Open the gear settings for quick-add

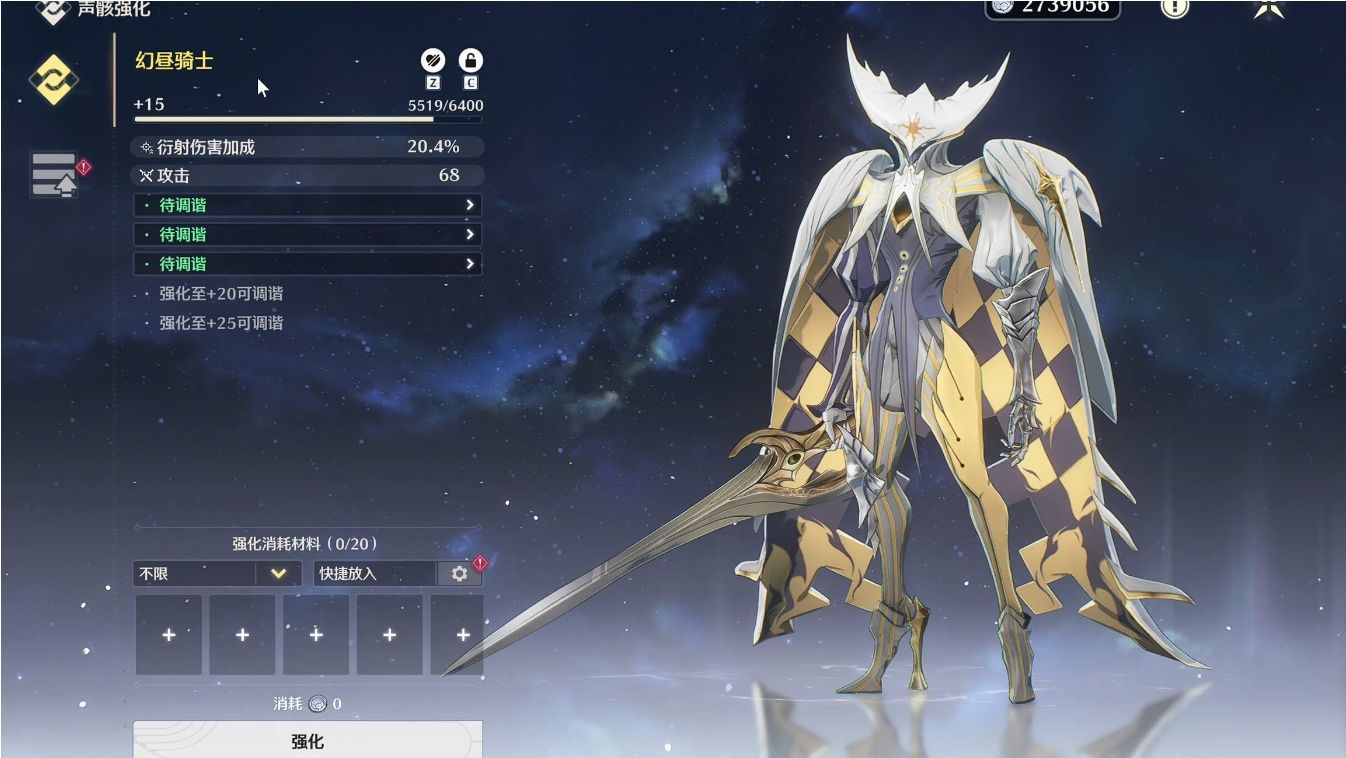[460, 574]
